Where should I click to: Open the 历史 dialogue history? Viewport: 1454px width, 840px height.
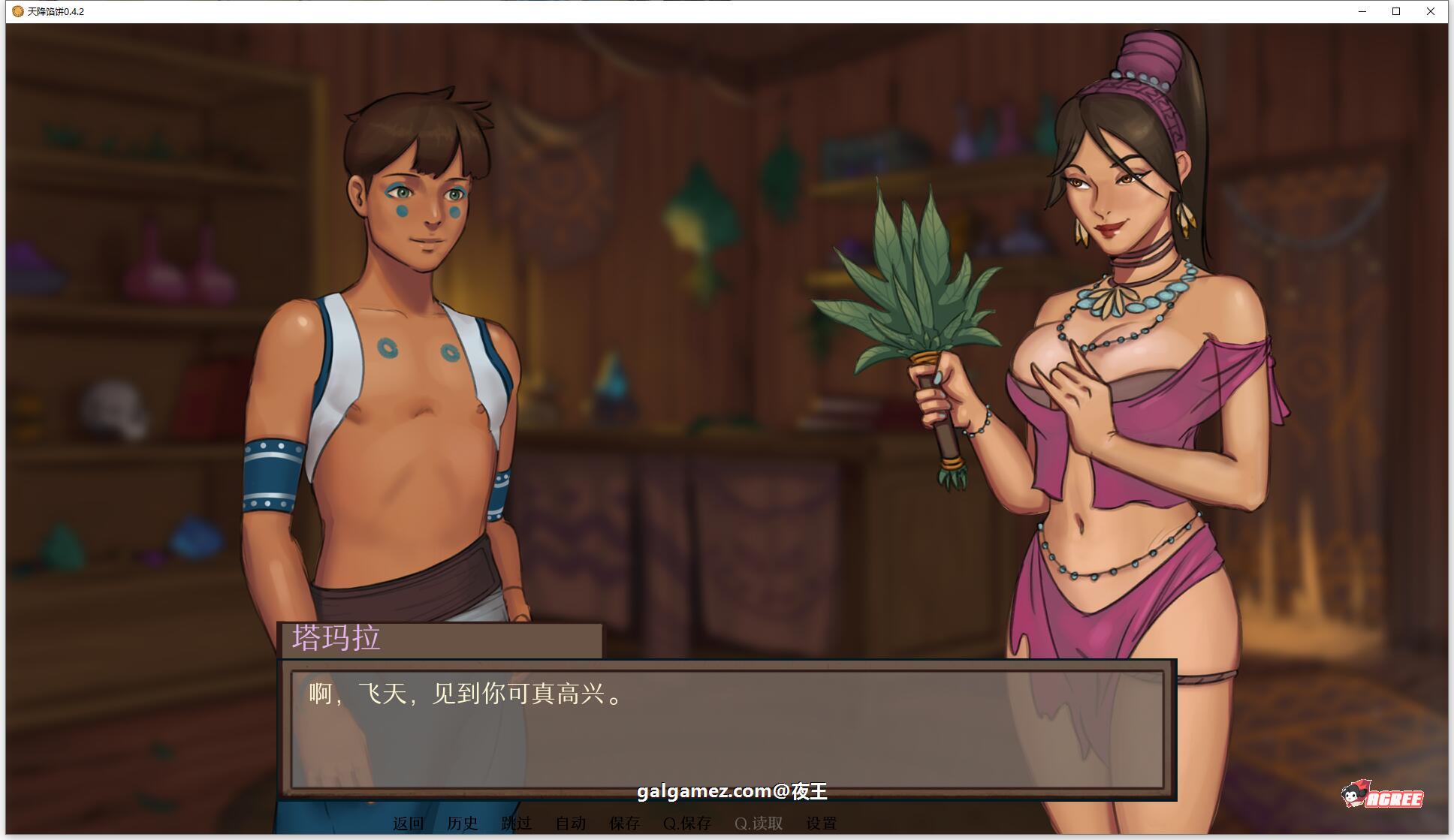(462, 823)
